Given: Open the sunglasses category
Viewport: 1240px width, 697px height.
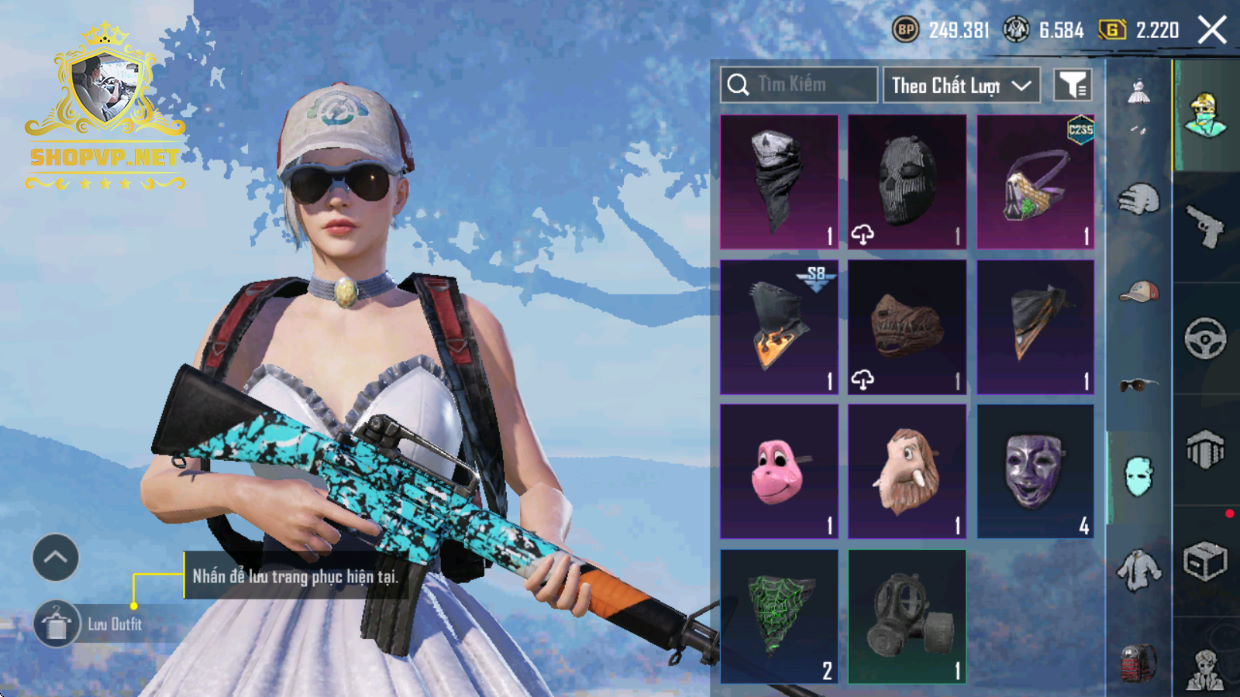Looking at the screenshot, I should 1139,384.
